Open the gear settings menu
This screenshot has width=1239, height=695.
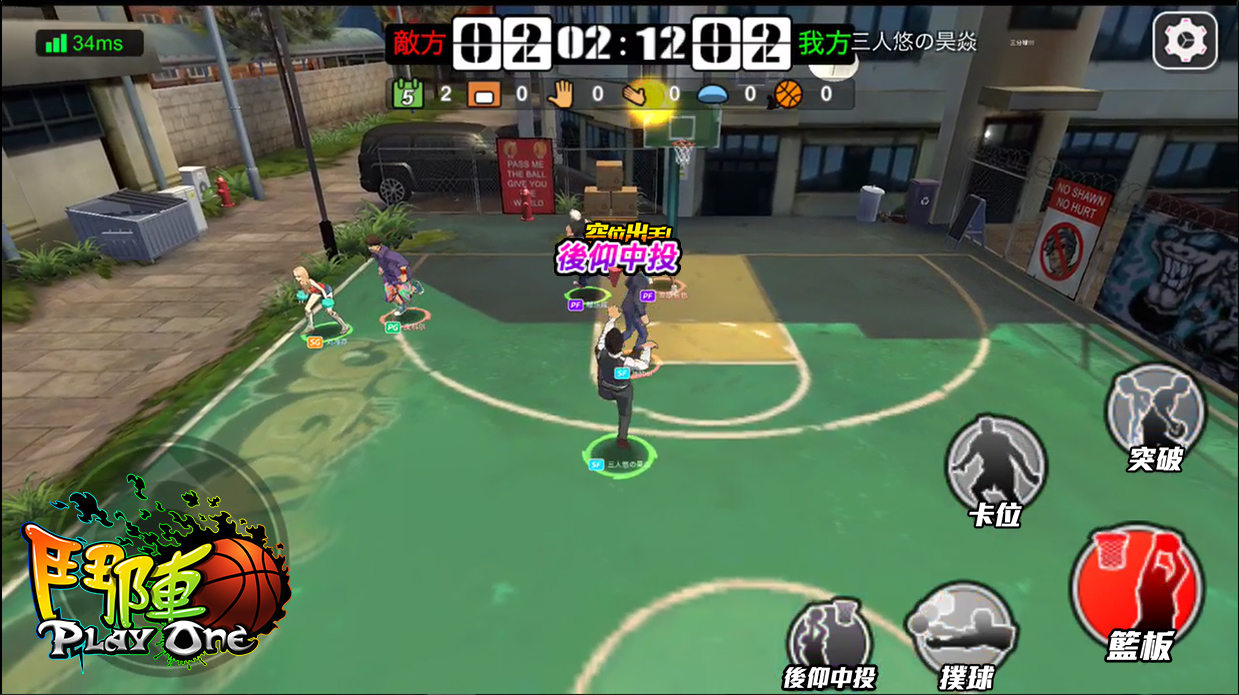coord(1185,41)
